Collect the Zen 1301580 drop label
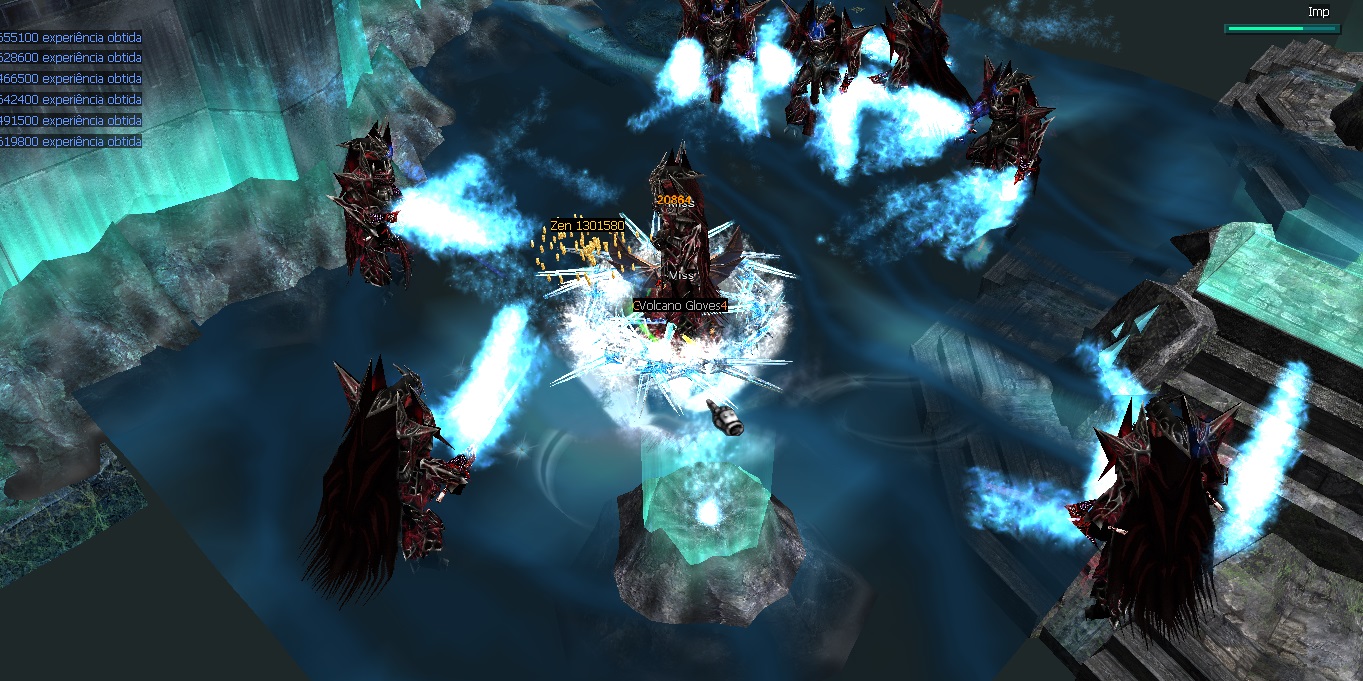This screenshot has width=1363, height=681. pyautogui.click(x=587, y=226)
